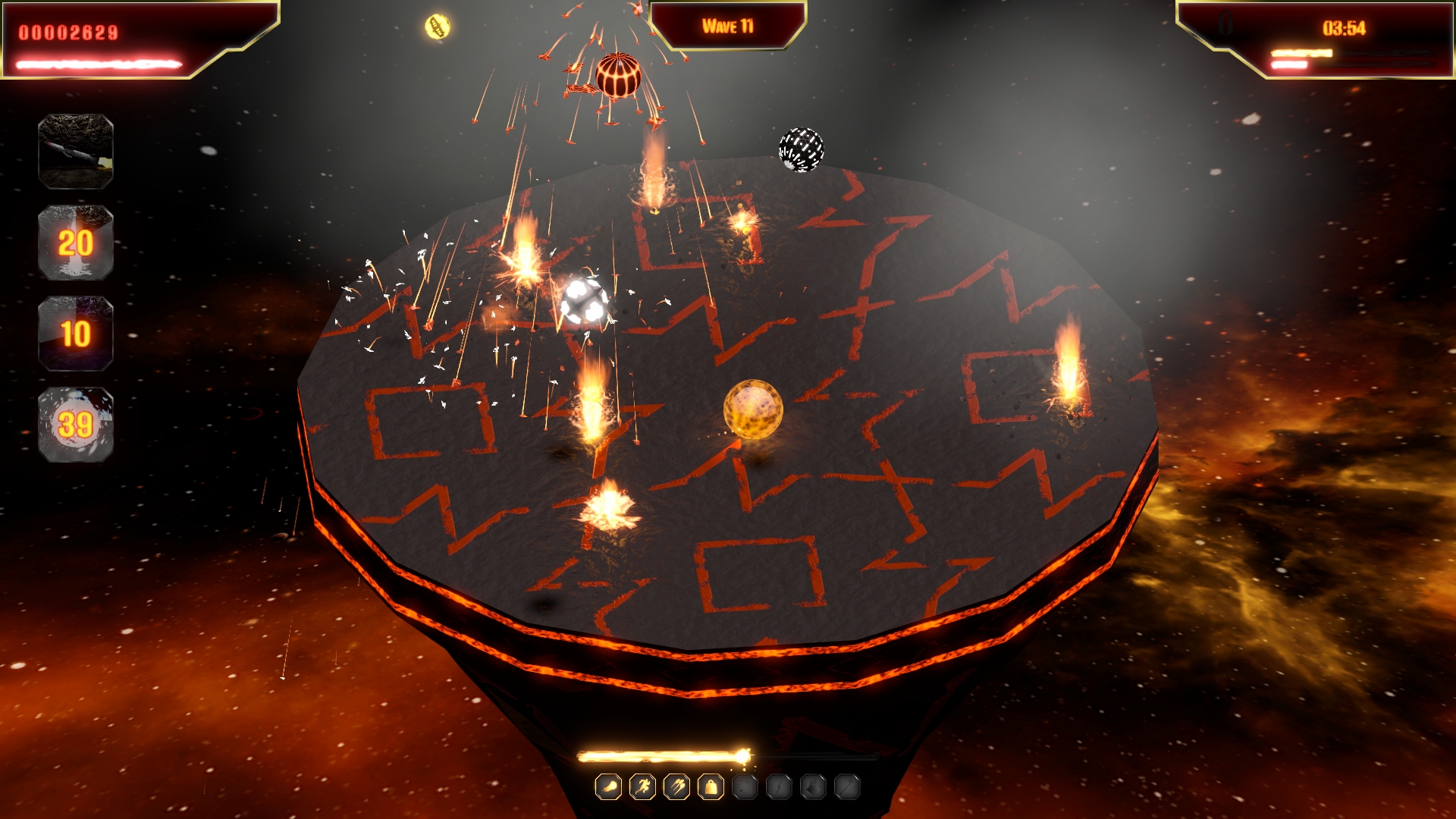Trigger the ability showing cooldown 39
The image size is (1456, 819).
(76, 425)
